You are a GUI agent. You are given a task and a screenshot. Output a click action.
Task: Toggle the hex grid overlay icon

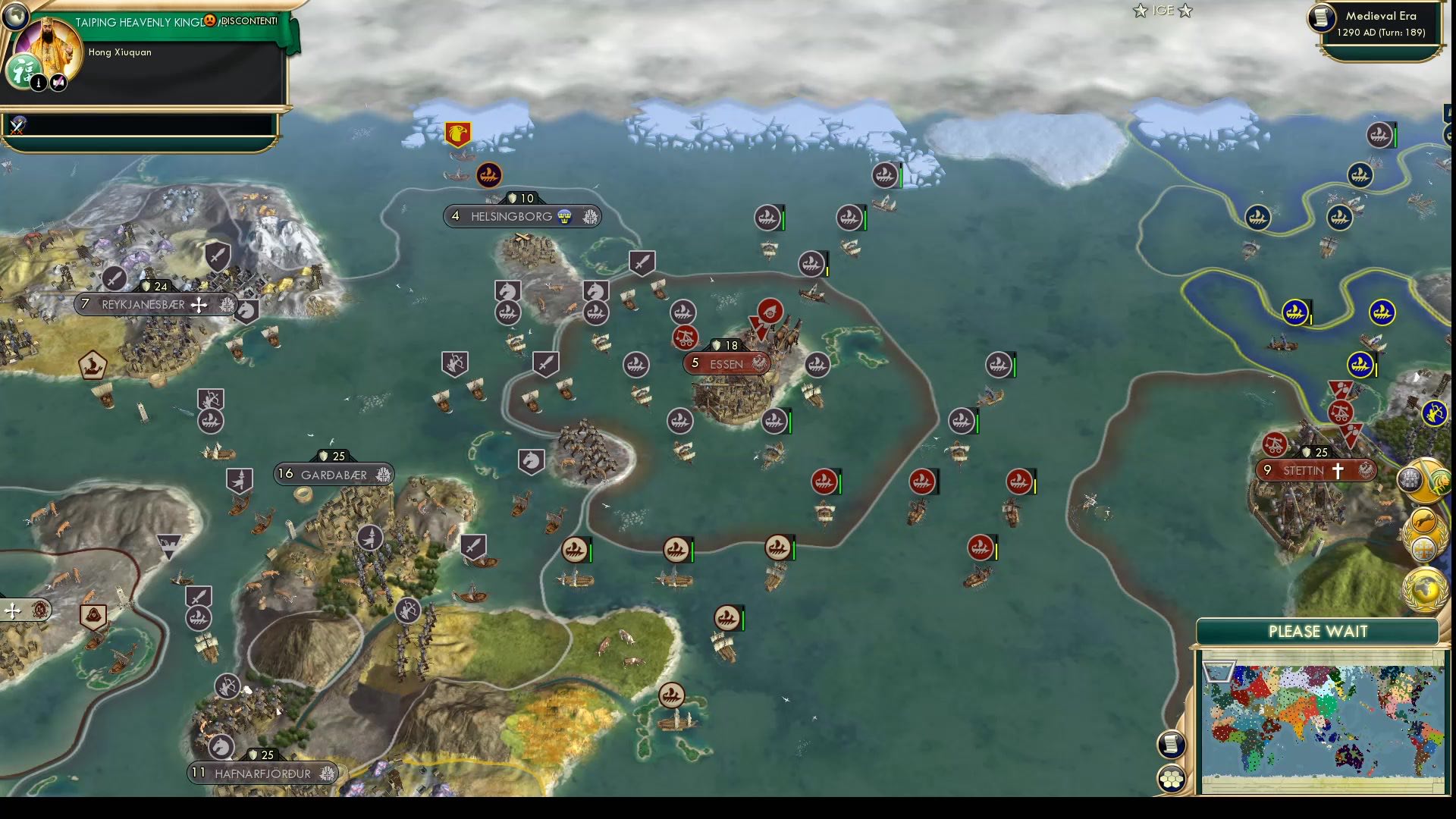click(x=1172, y=778)
